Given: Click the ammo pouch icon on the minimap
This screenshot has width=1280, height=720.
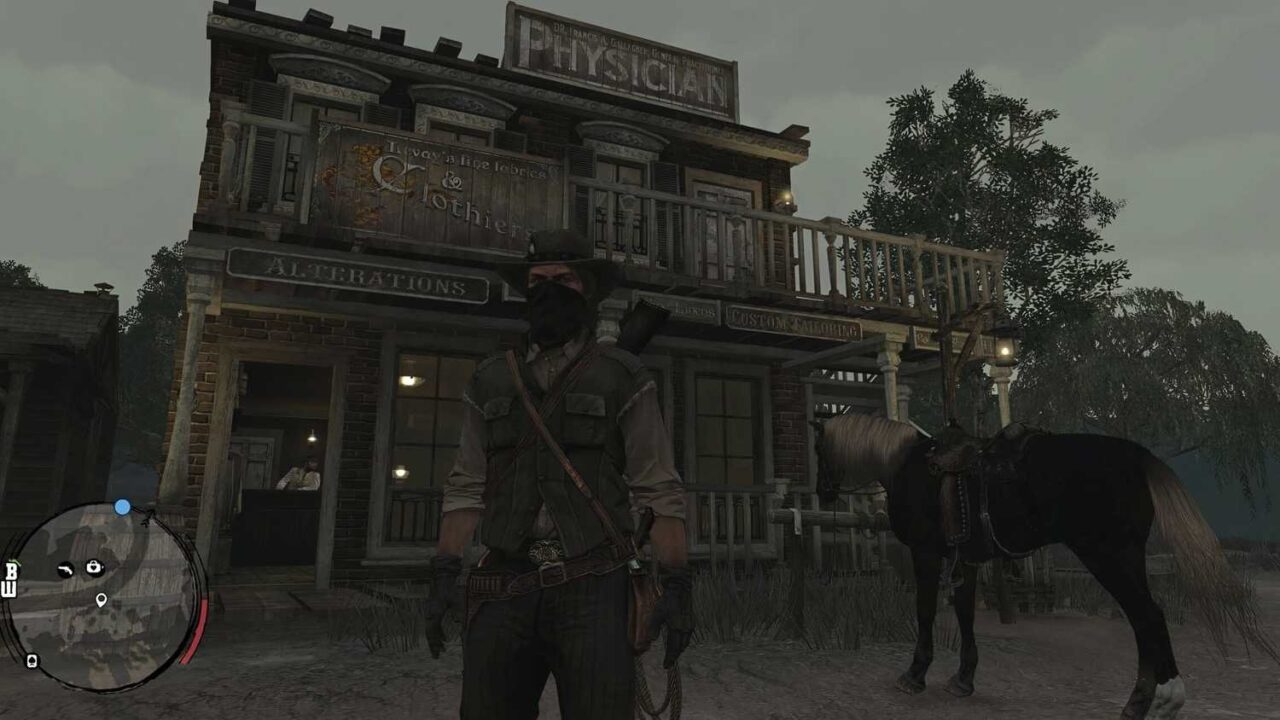Looking at the screenshot, I should tap(93, 567).
